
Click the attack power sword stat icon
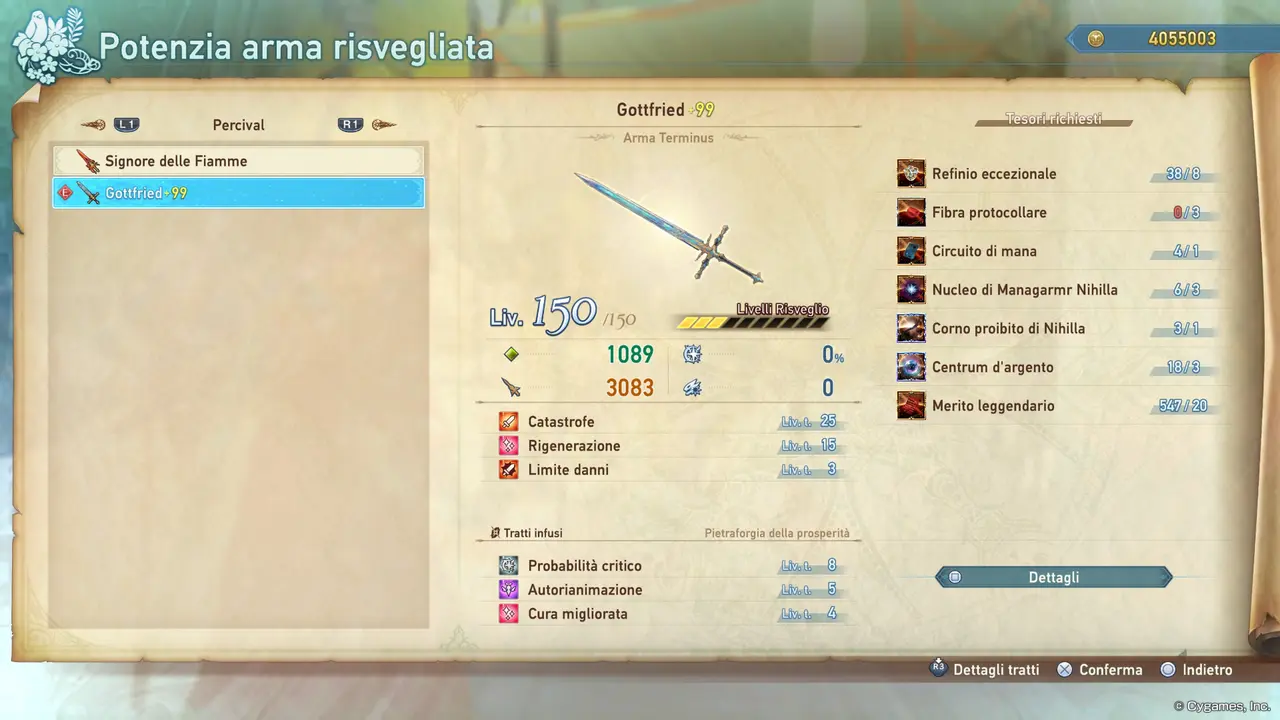(x=511, y=388)
